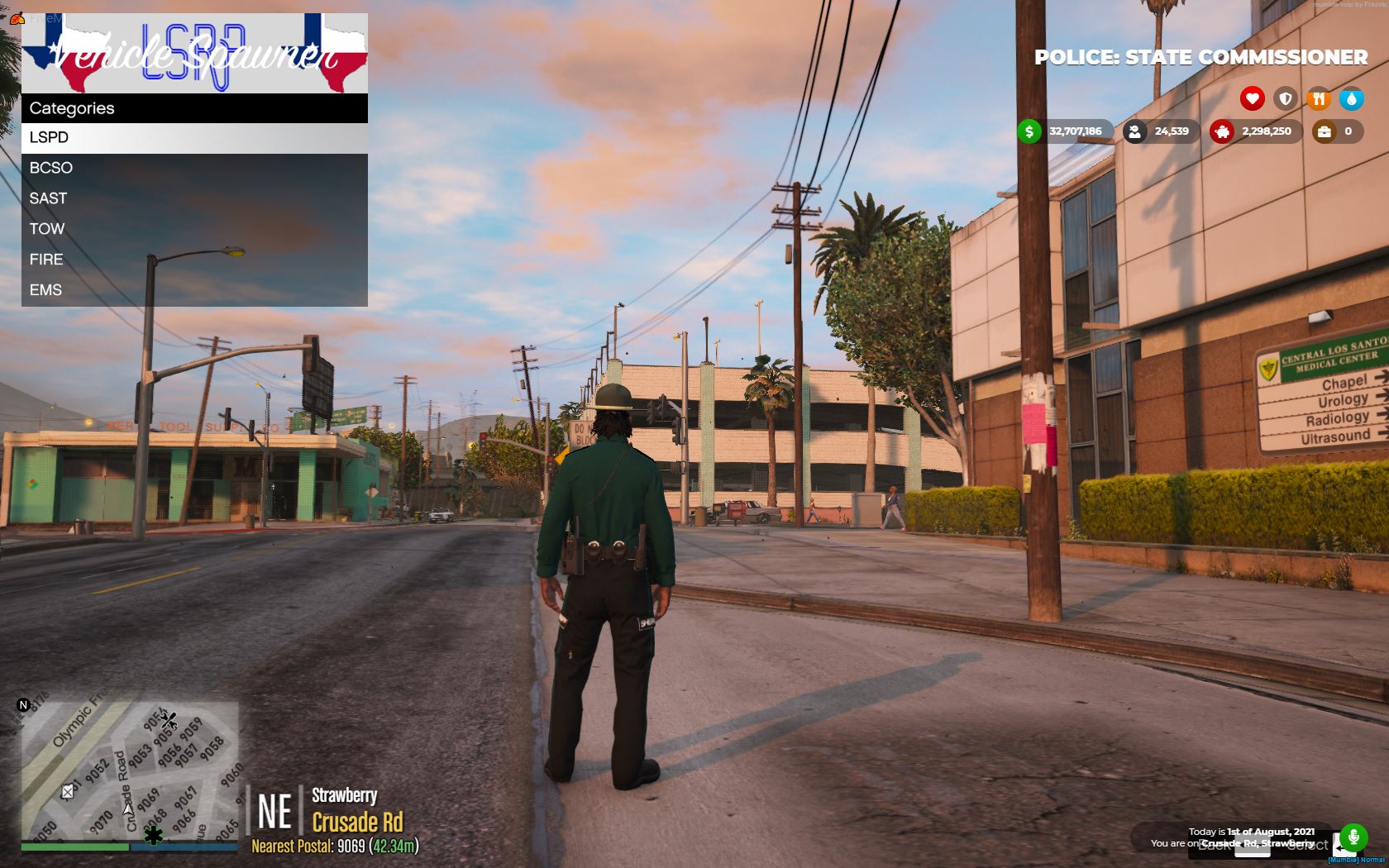This screenshot has height=868, width=1389.
Task: Click the green Mumble microphone icon
Action: click(1353, 837)
